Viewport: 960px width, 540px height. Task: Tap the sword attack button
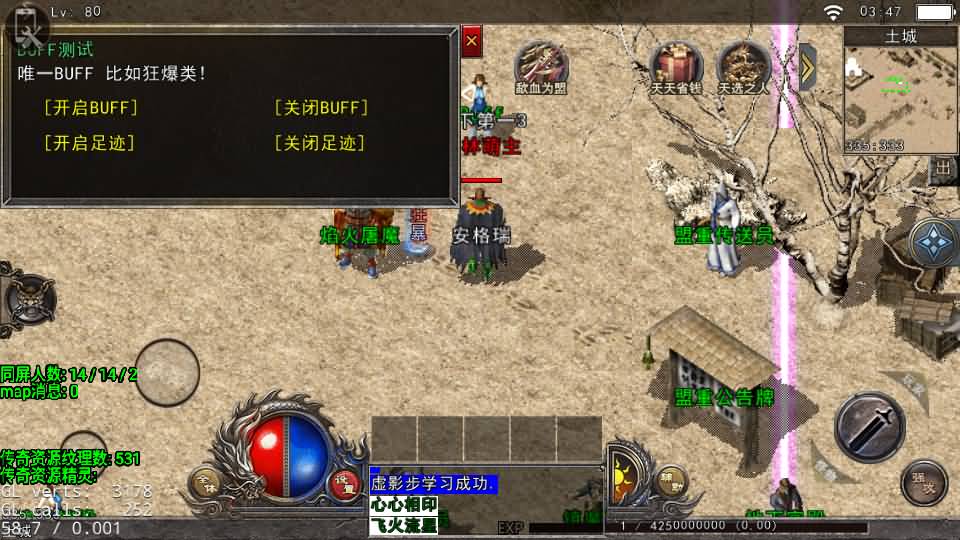[869, 427]
